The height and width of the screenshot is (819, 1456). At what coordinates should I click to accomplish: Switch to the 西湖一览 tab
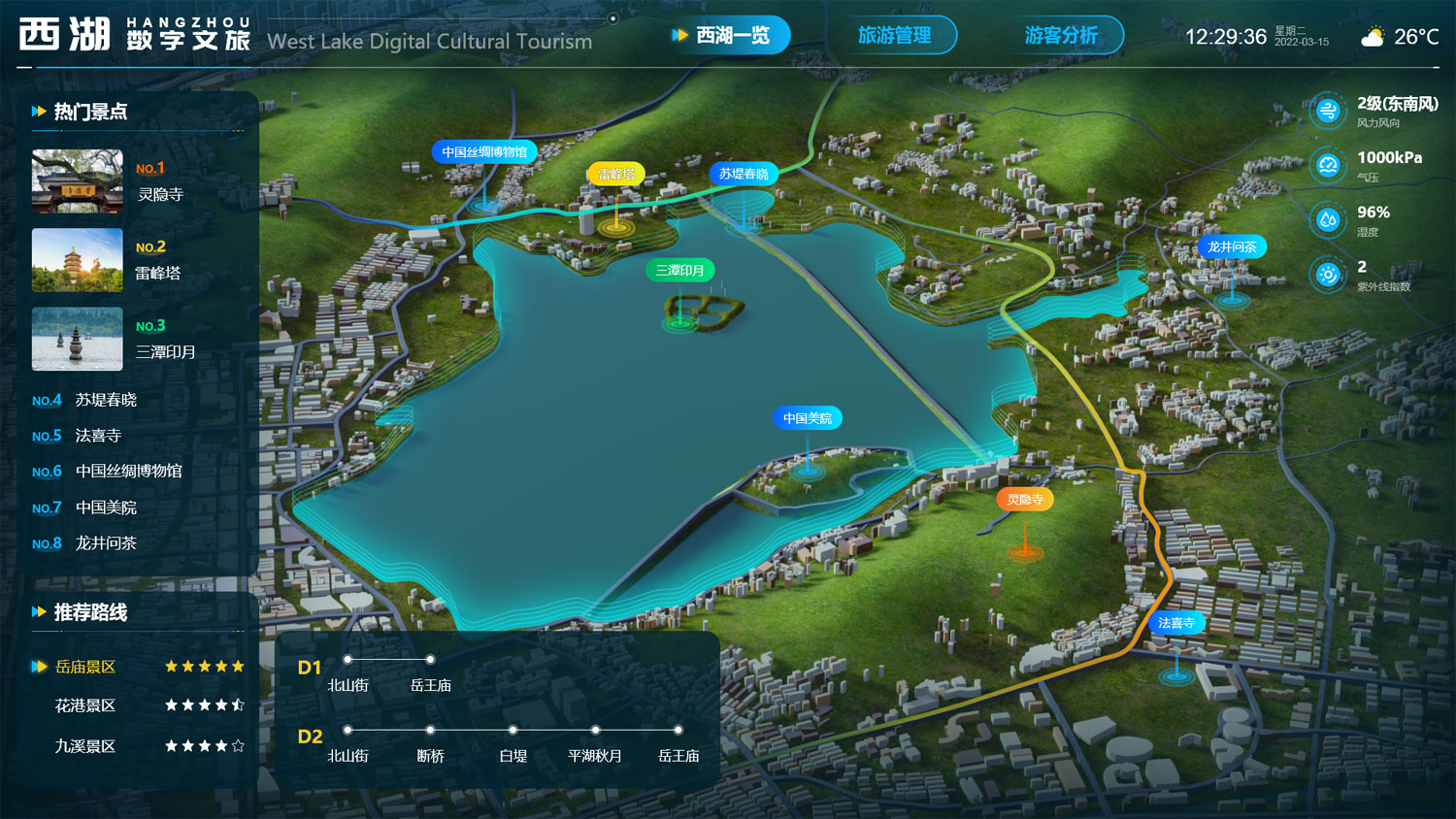[x=732, y=36]
